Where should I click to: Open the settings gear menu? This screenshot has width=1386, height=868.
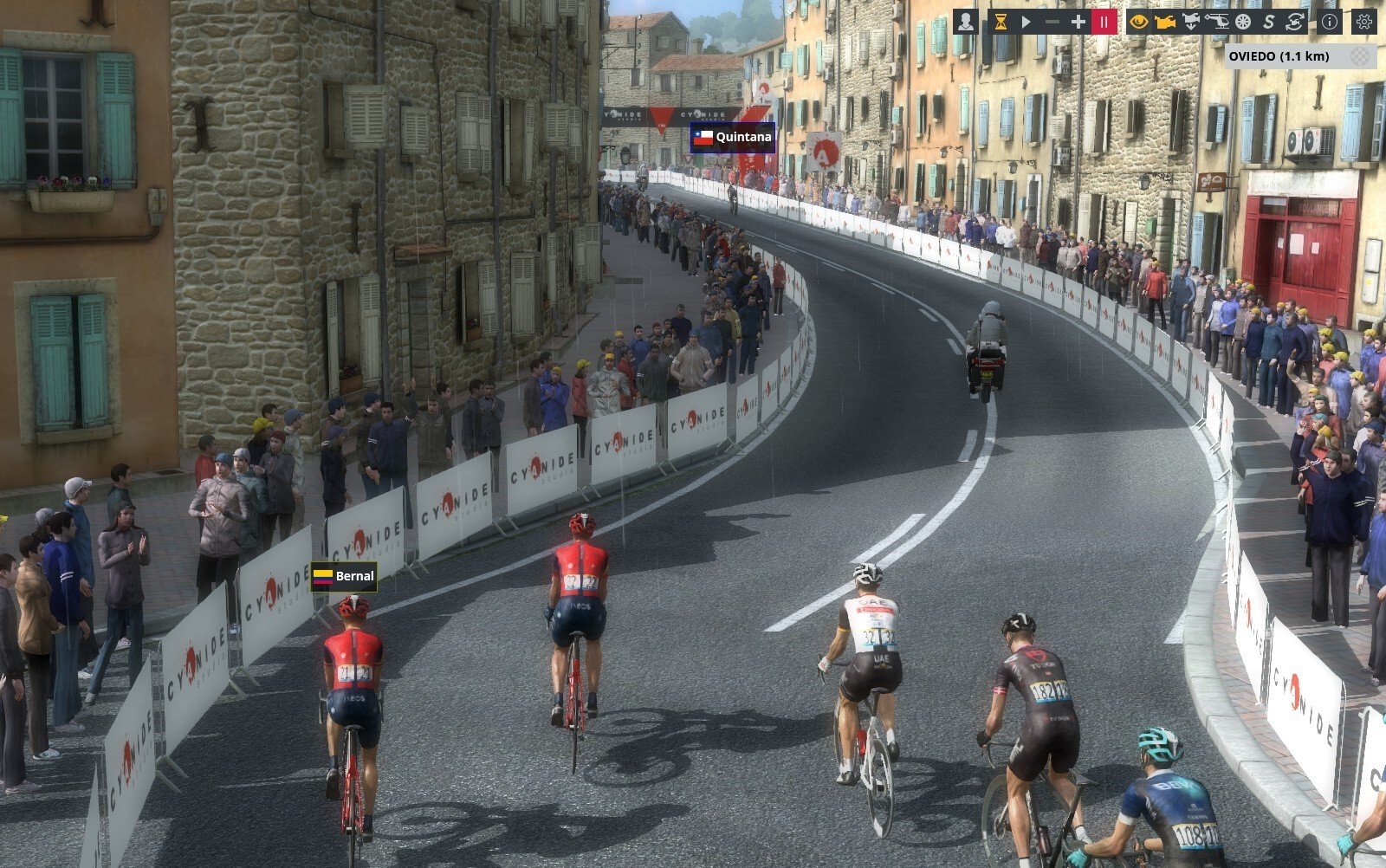tap(1364, 22)
